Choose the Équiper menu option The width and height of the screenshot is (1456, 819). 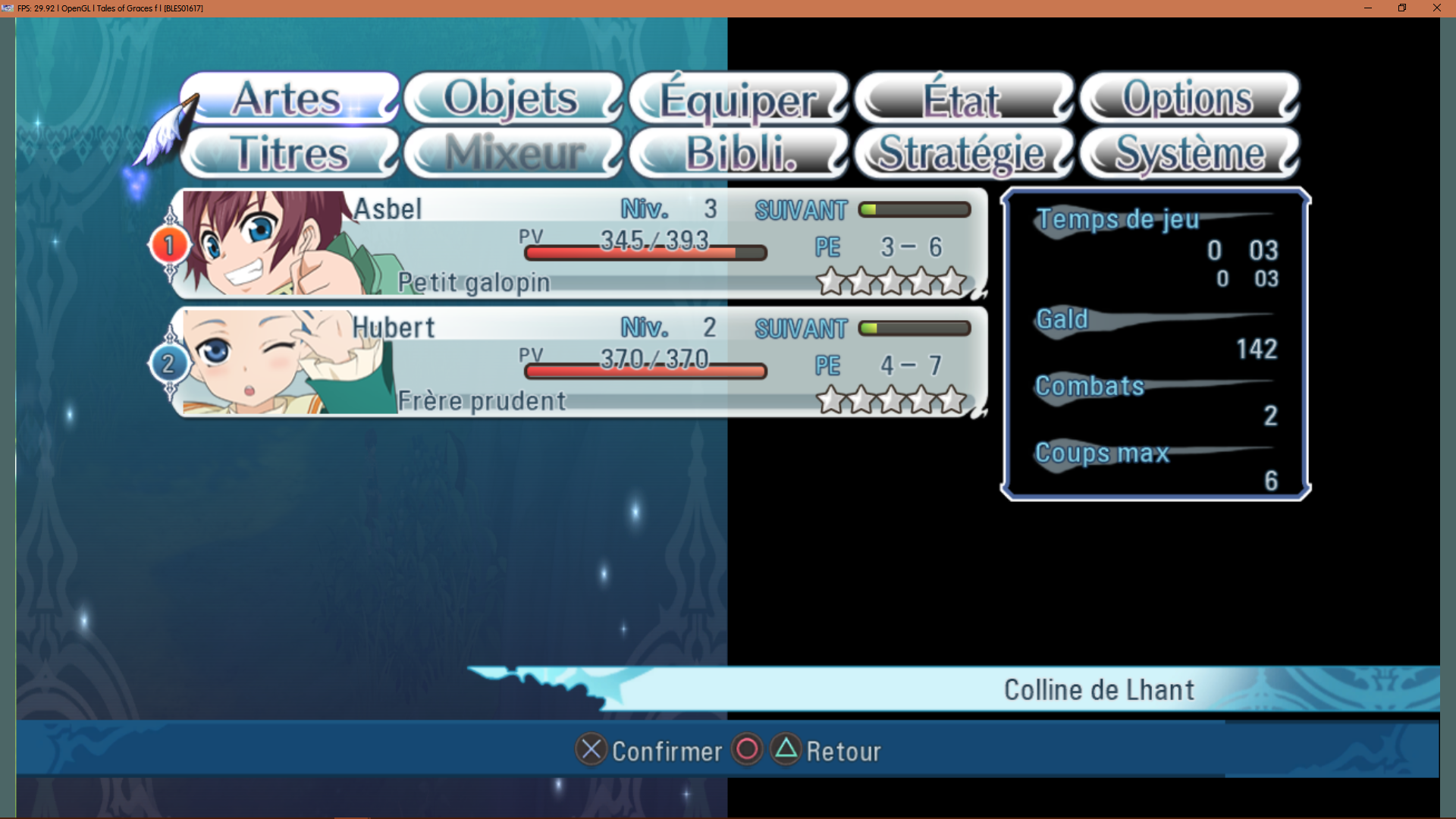738,98
